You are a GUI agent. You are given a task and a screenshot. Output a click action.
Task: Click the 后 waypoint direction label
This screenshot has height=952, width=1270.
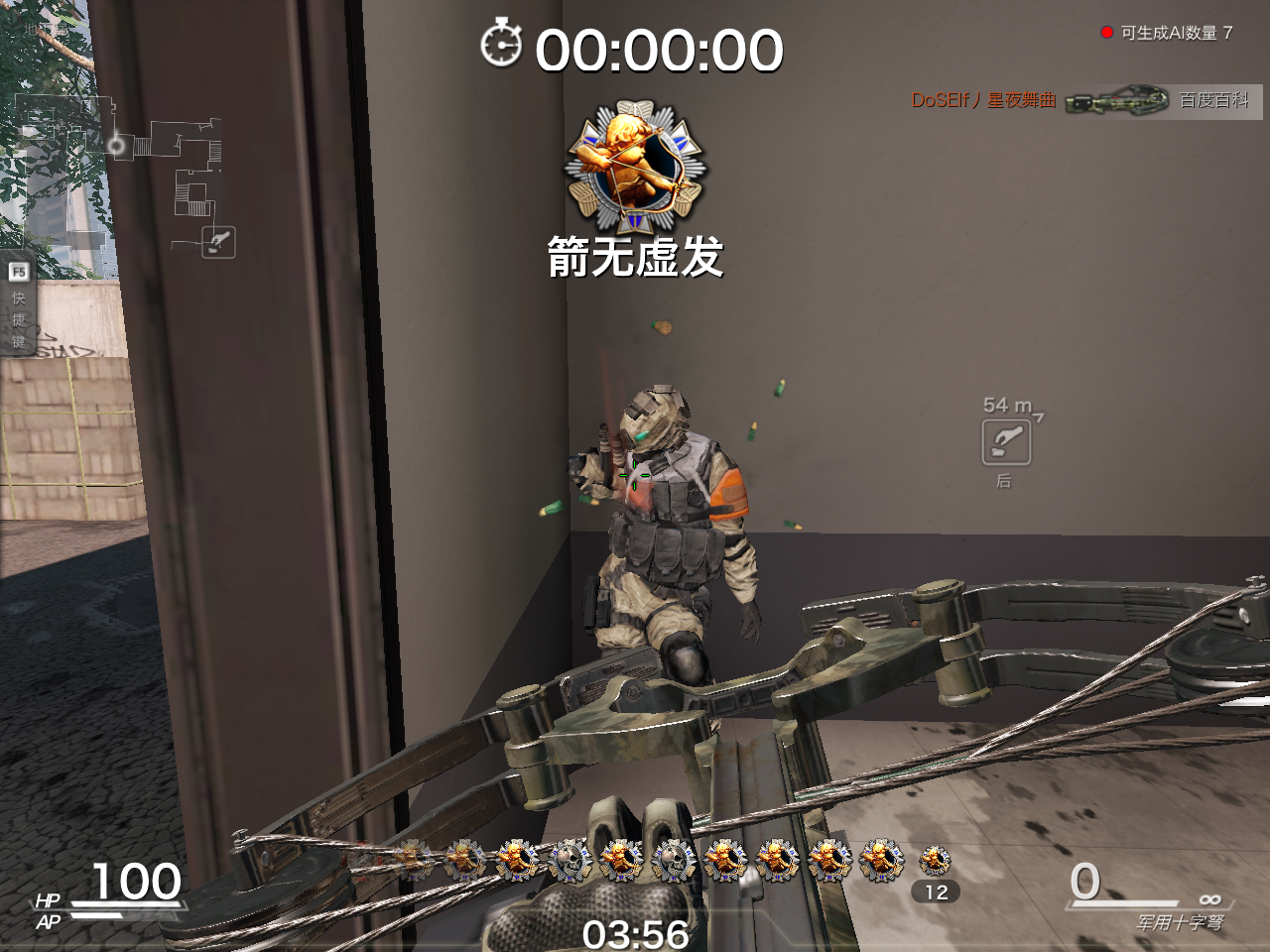[x=1004, y=480]
